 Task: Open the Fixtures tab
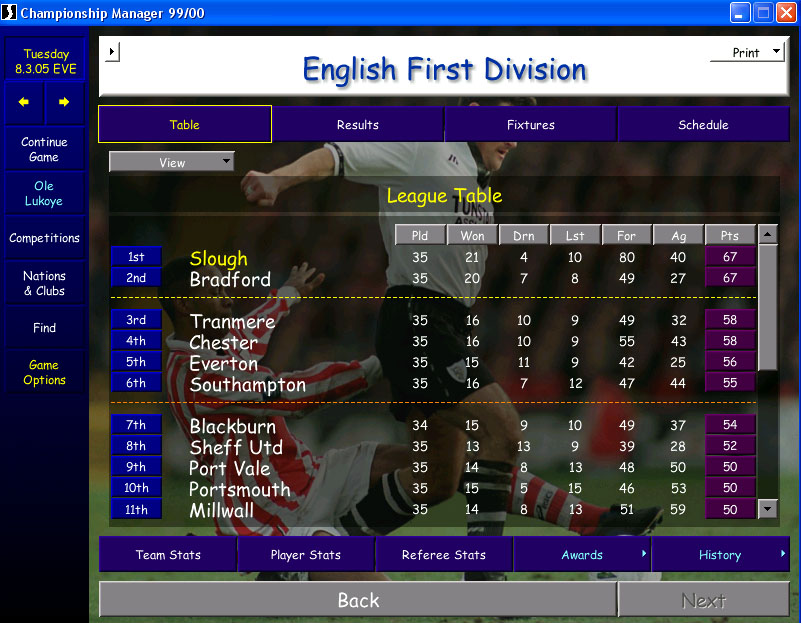click(x=530, y=125)
